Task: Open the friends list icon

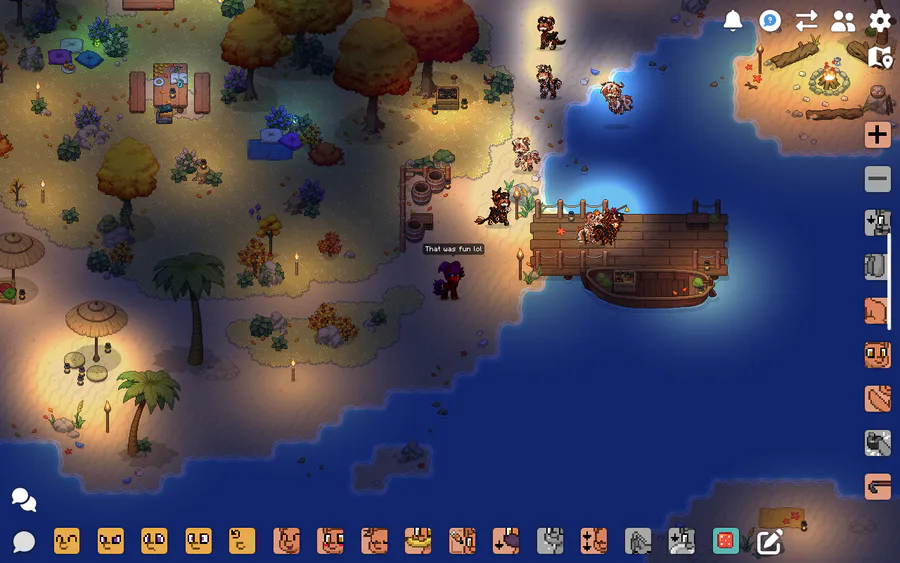Action: point(843,21)
